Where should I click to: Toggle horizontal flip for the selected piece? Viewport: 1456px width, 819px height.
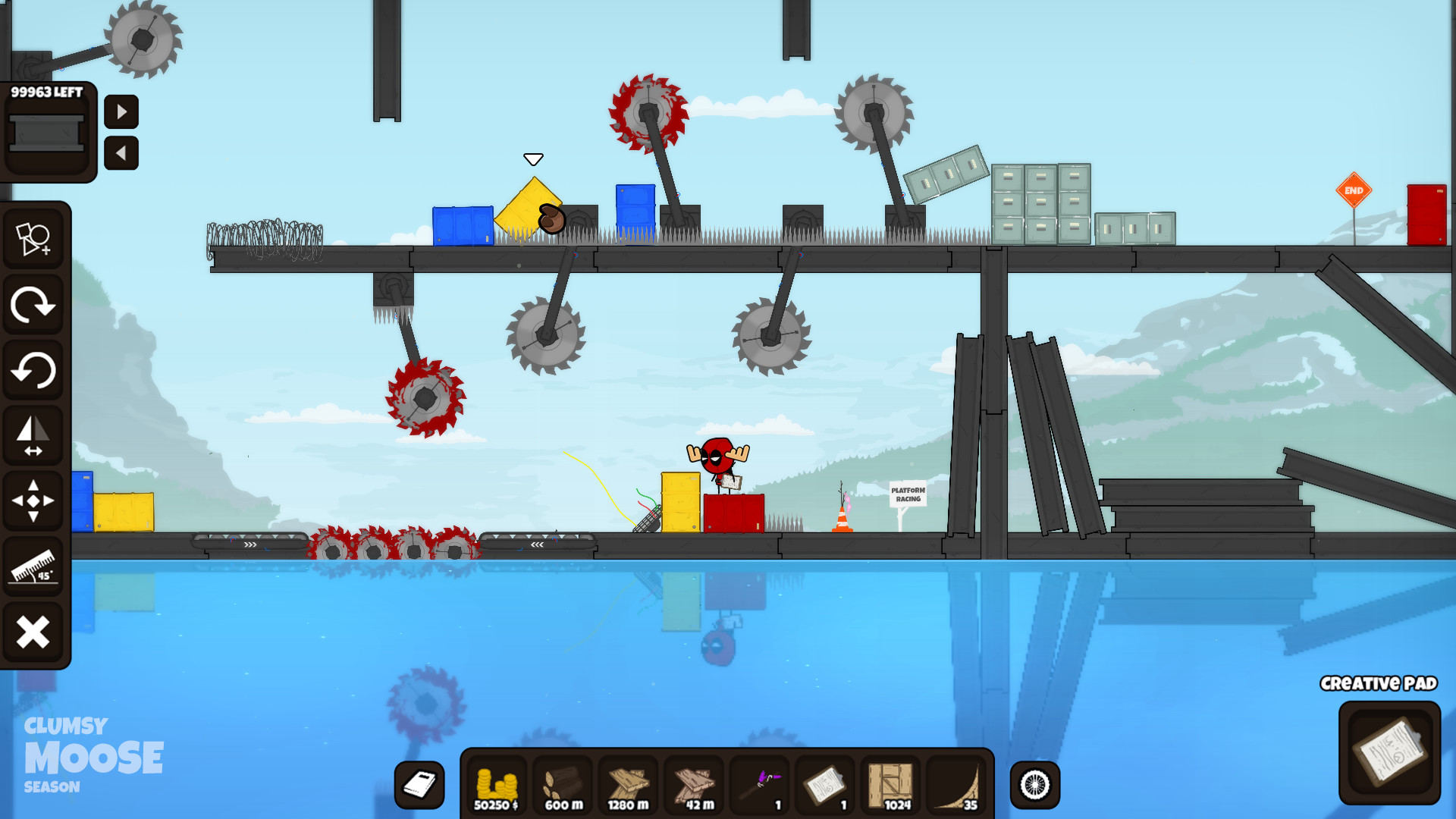(34, 434)
